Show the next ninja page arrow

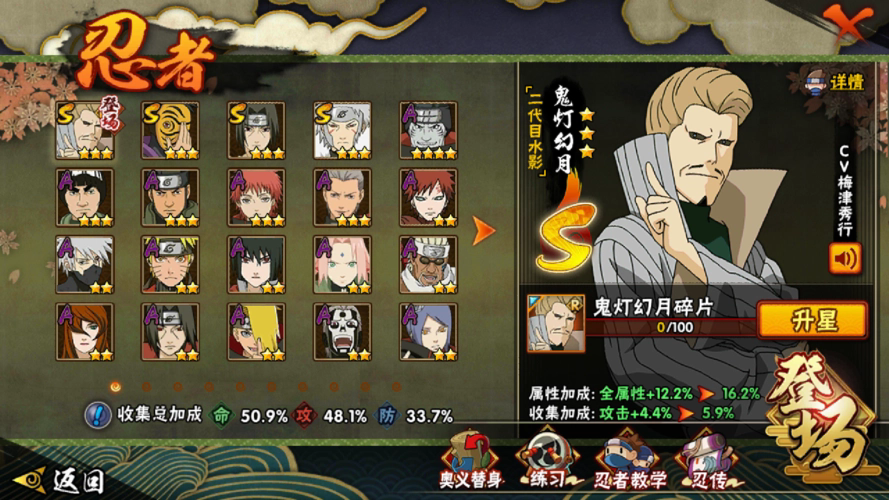click(x=484, y=231)
